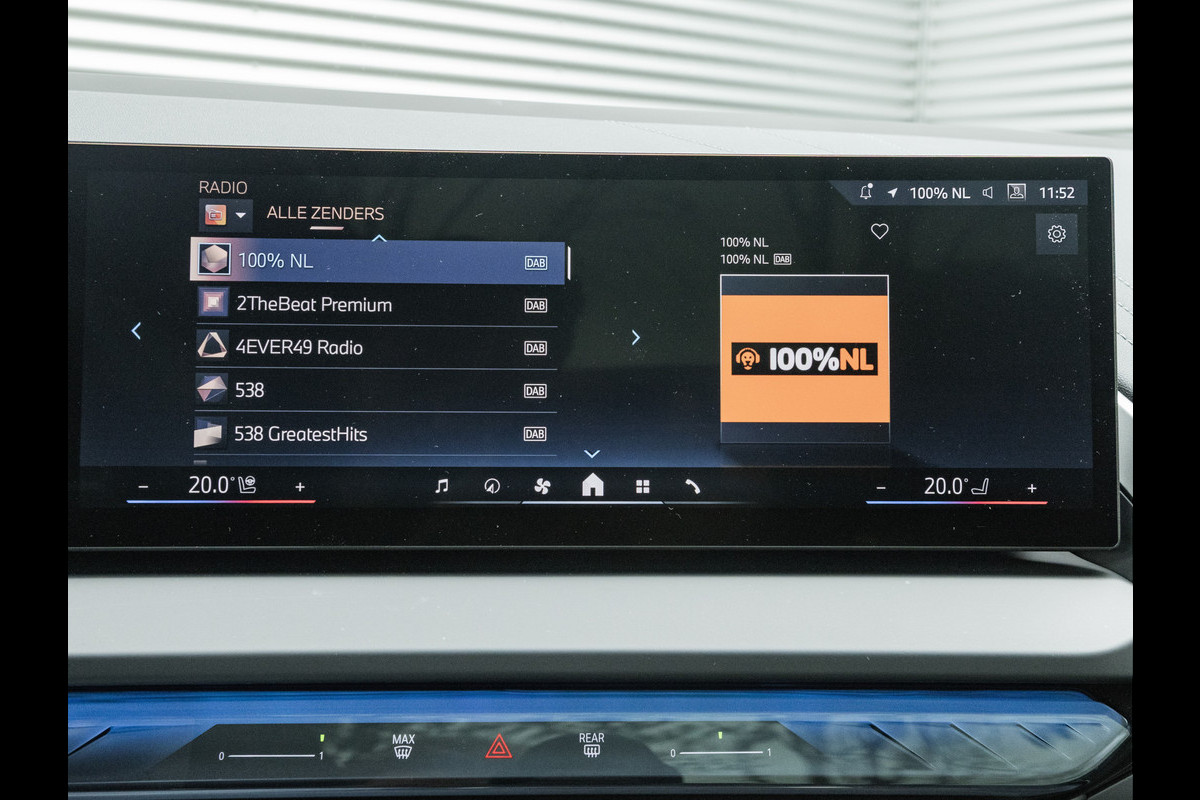This screenshot has height=800, width=1200.
Task: Select the 100% NL station row
Action: click(378, 262)
